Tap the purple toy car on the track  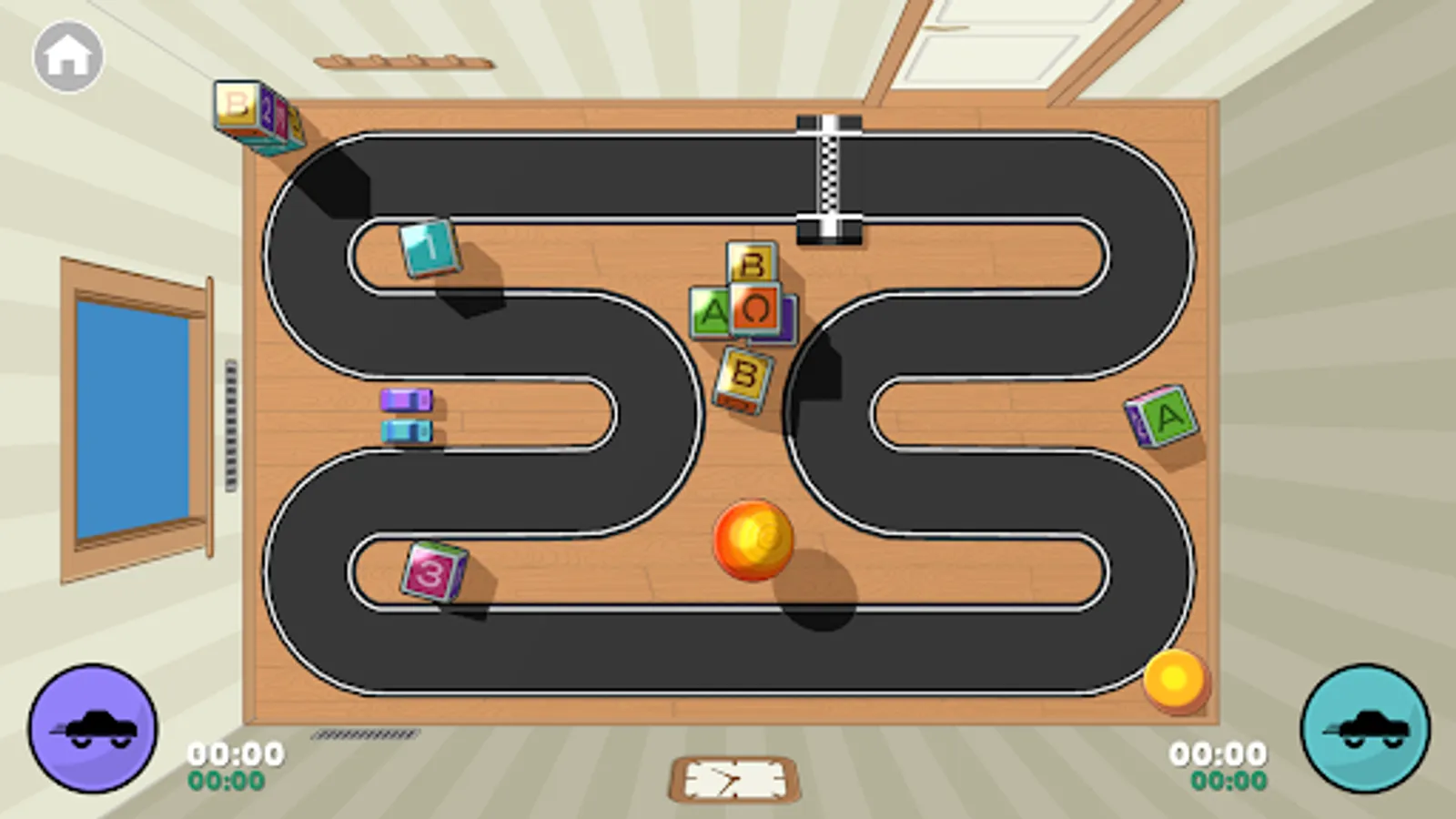coord(406,399)
